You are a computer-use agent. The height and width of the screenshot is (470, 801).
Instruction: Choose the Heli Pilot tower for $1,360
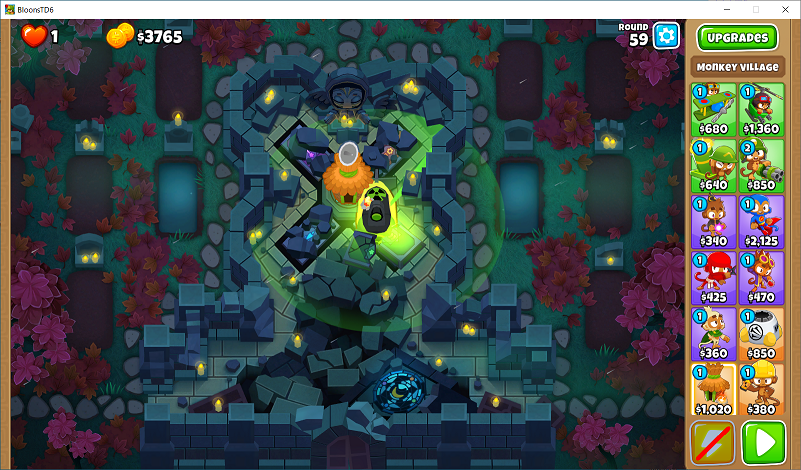click(761, 109)
